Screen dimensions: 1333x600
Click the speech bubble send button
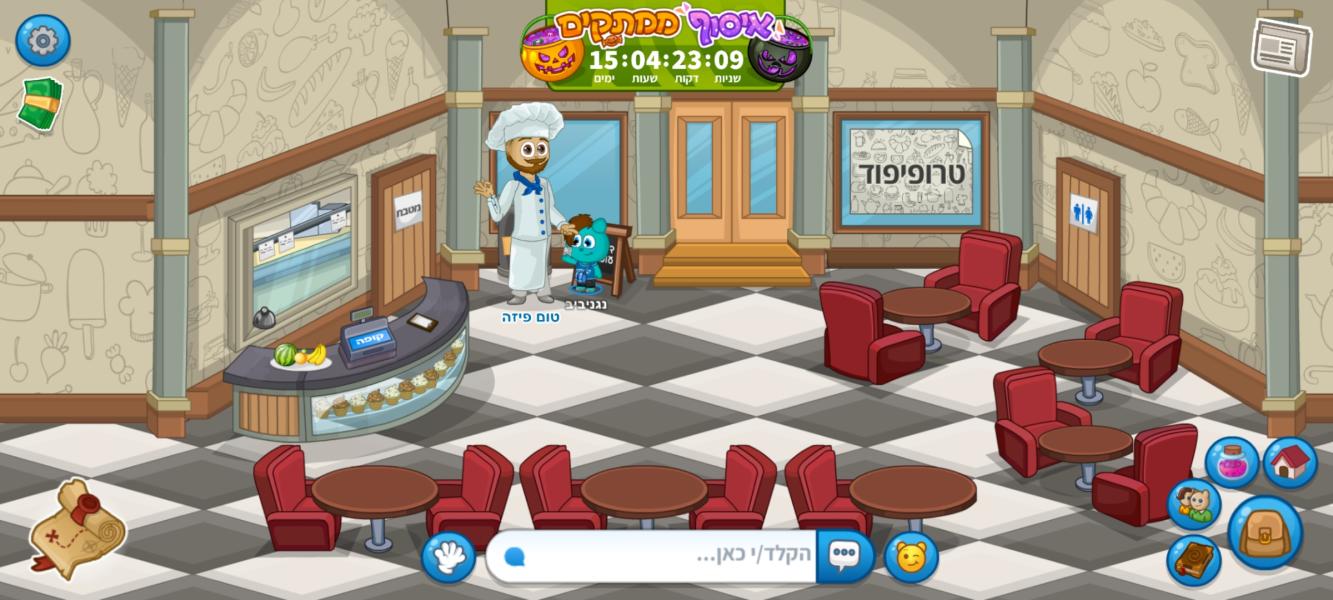click(844, 556)
